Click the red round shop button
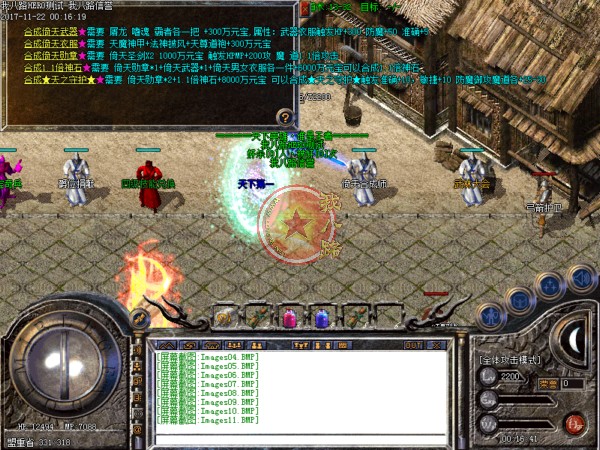The image size is (600, 450). (573, 423)
